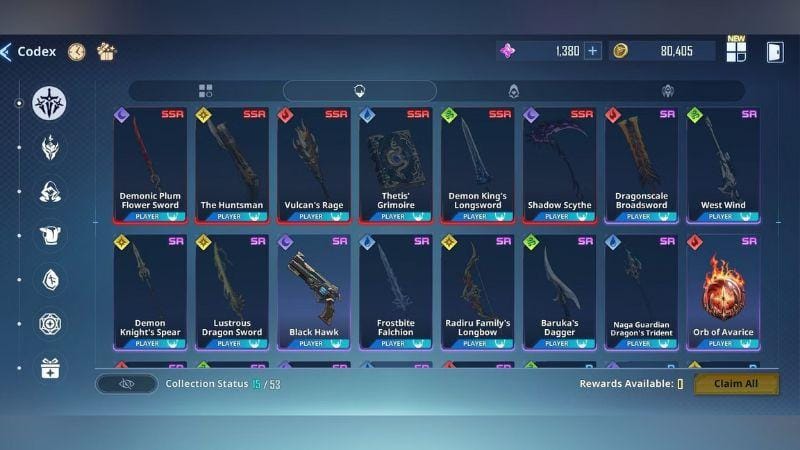Claim All available rewards
This screenshot has width=800, height=450.
coord(736,383)
